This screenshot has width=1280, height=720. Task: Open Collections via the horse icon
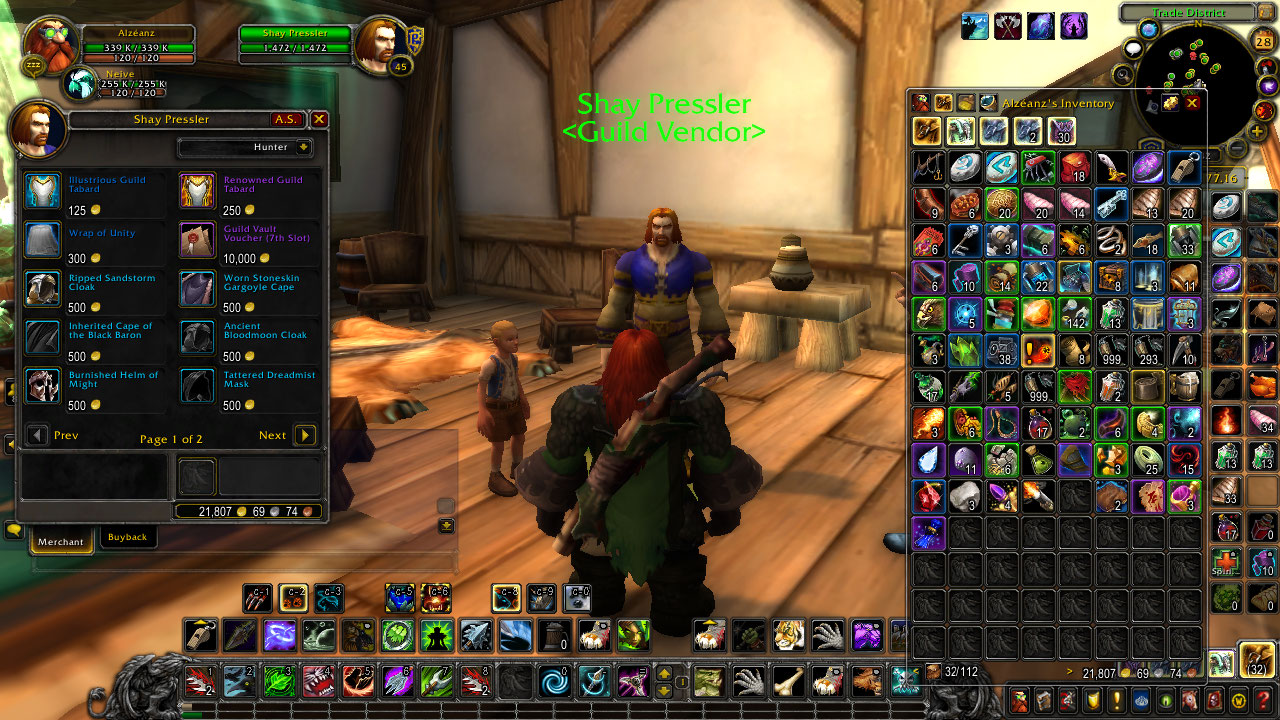pos(1190,700)
